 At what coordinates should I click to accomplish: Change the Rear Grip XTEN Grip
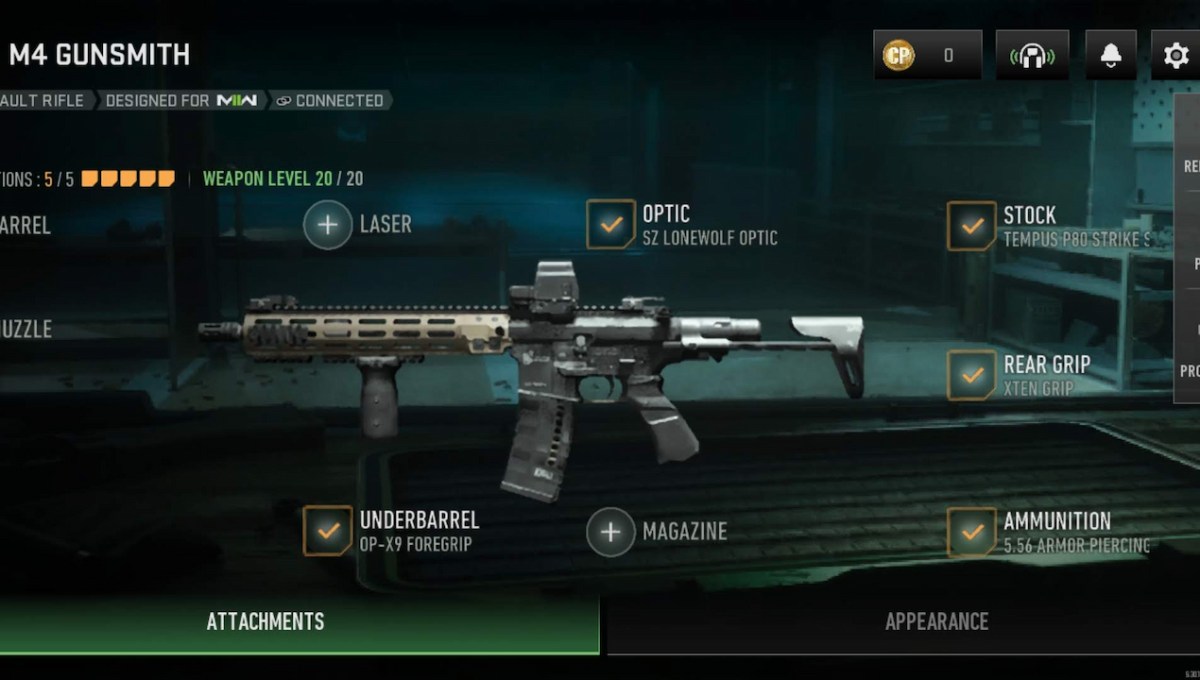970,374
